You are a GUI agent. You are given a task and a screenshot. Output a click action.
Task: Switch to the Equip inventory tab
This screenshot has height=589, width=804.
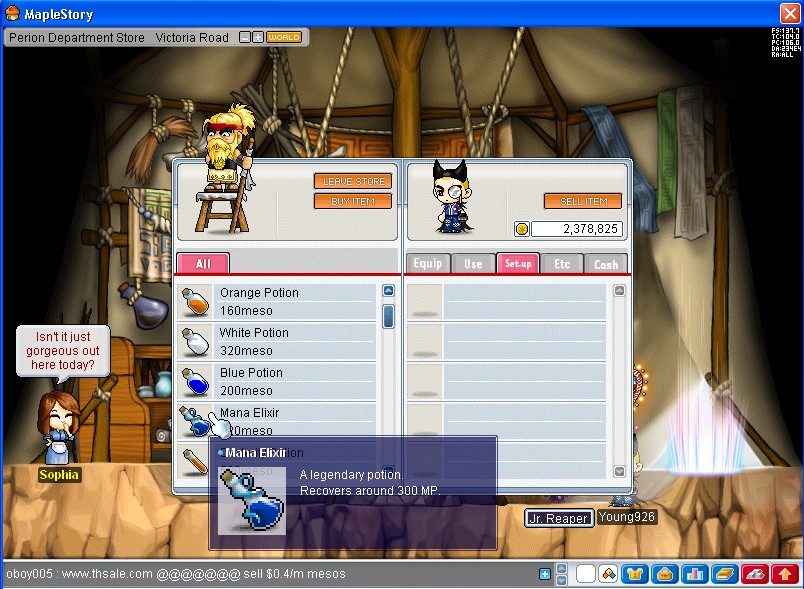coord(428,264)
